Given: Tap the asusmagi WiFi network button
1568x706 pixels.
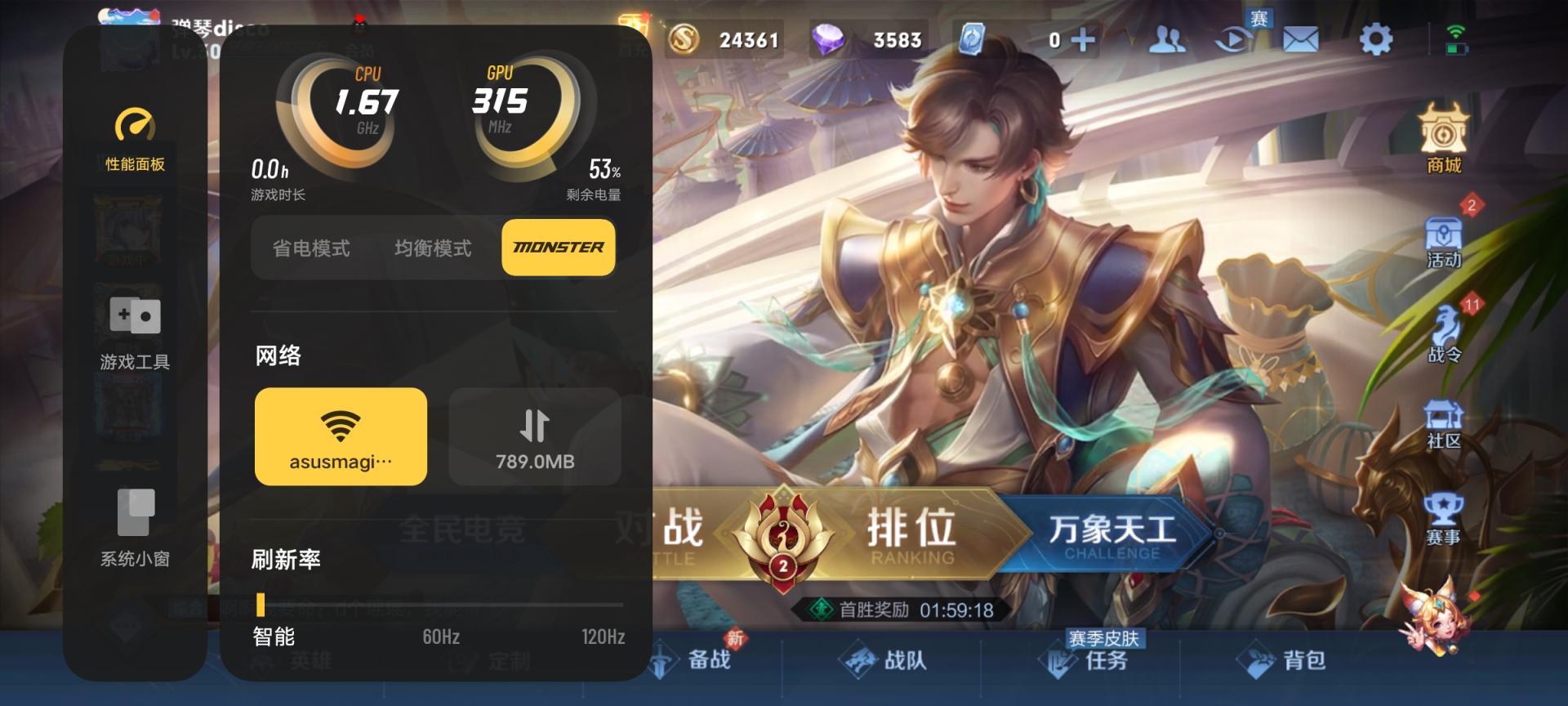Looking at the screenshot, I should coord(340,437).
